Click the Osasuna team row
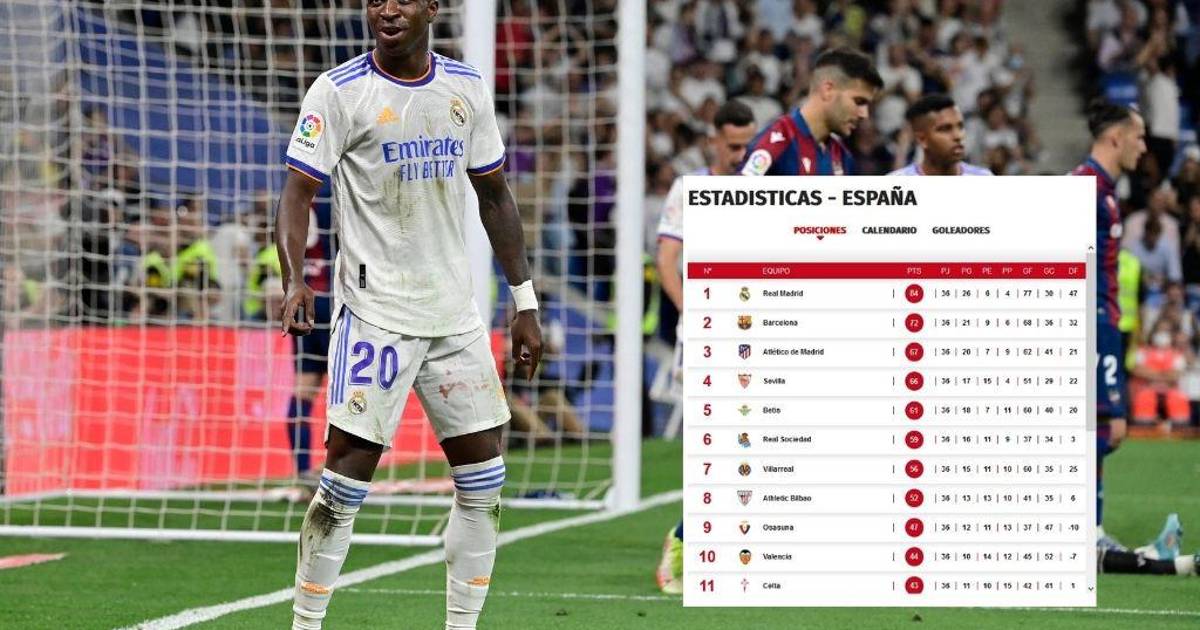1200x630 pixels. pos(778,527)
